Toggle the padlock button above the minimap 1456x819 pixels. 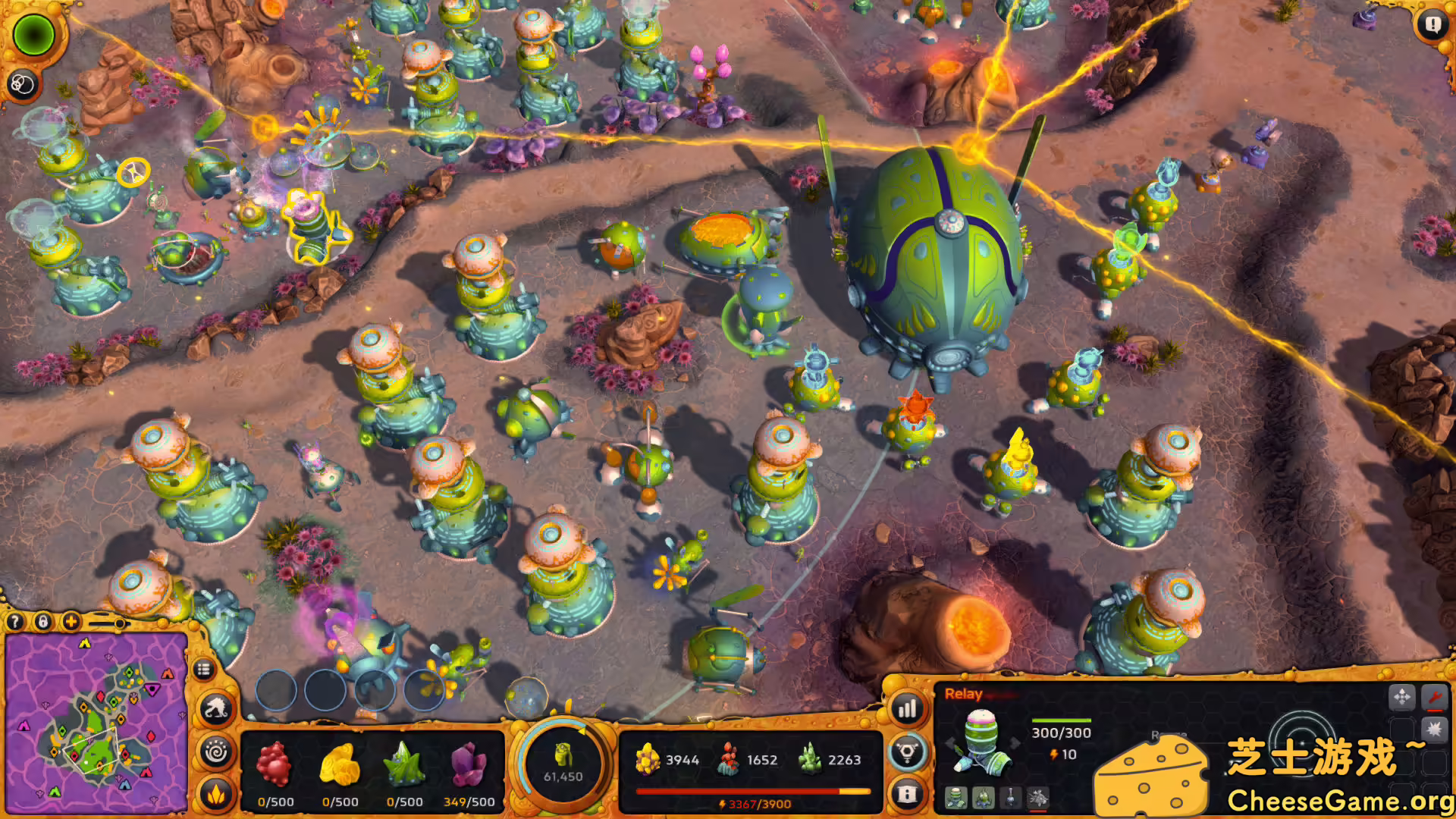click(43, 622)
